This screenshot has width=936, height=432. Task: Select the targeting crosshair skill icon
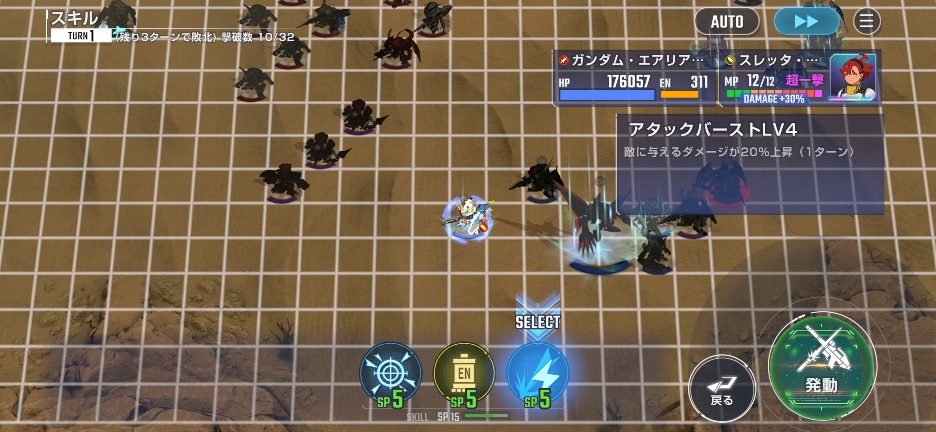(x=390, y=373)
